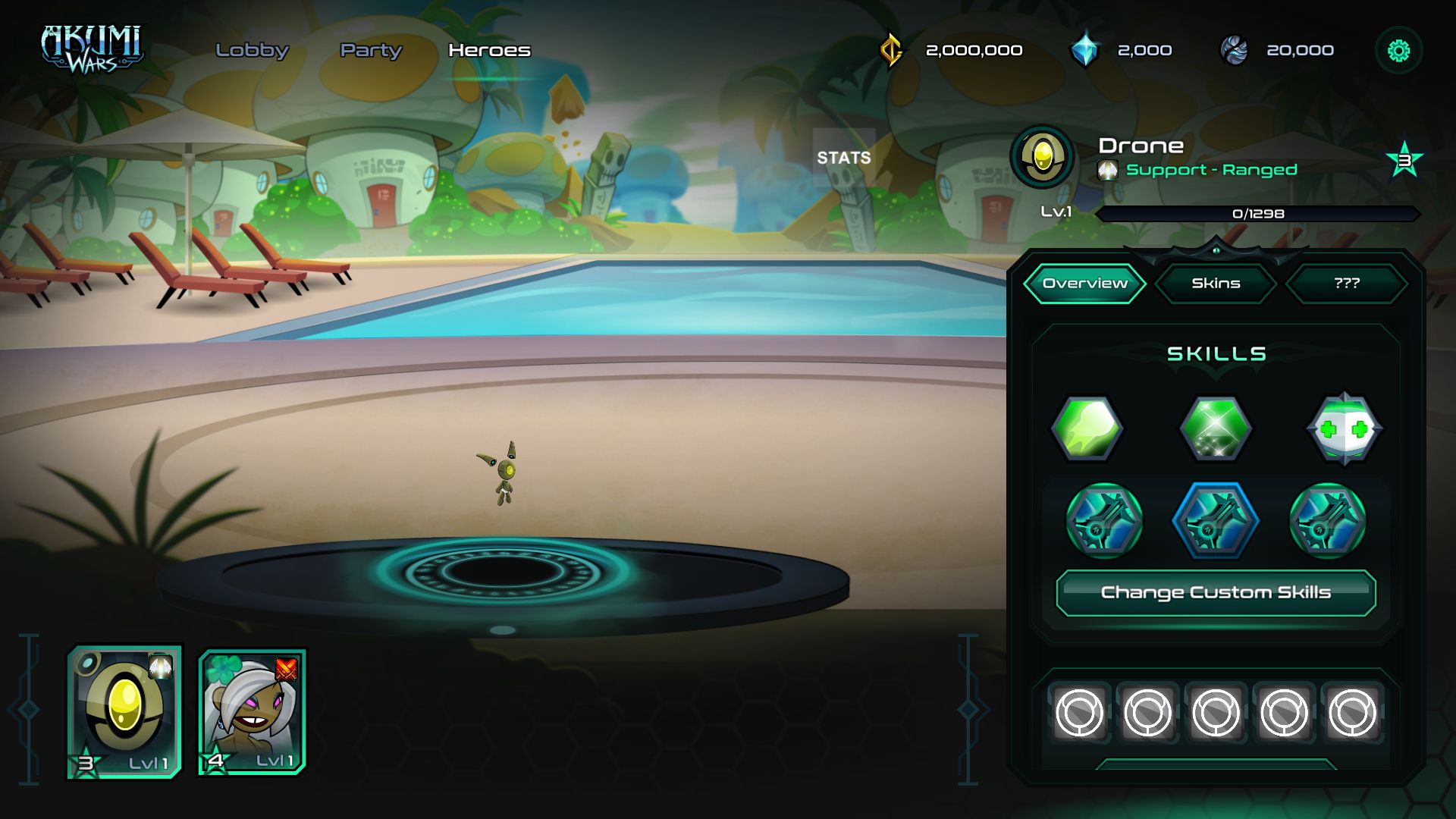The width and height of the screenshot is (1456, 819).
Task: View the green sparkle skill icon
Action: click(x=1216, y=428)
